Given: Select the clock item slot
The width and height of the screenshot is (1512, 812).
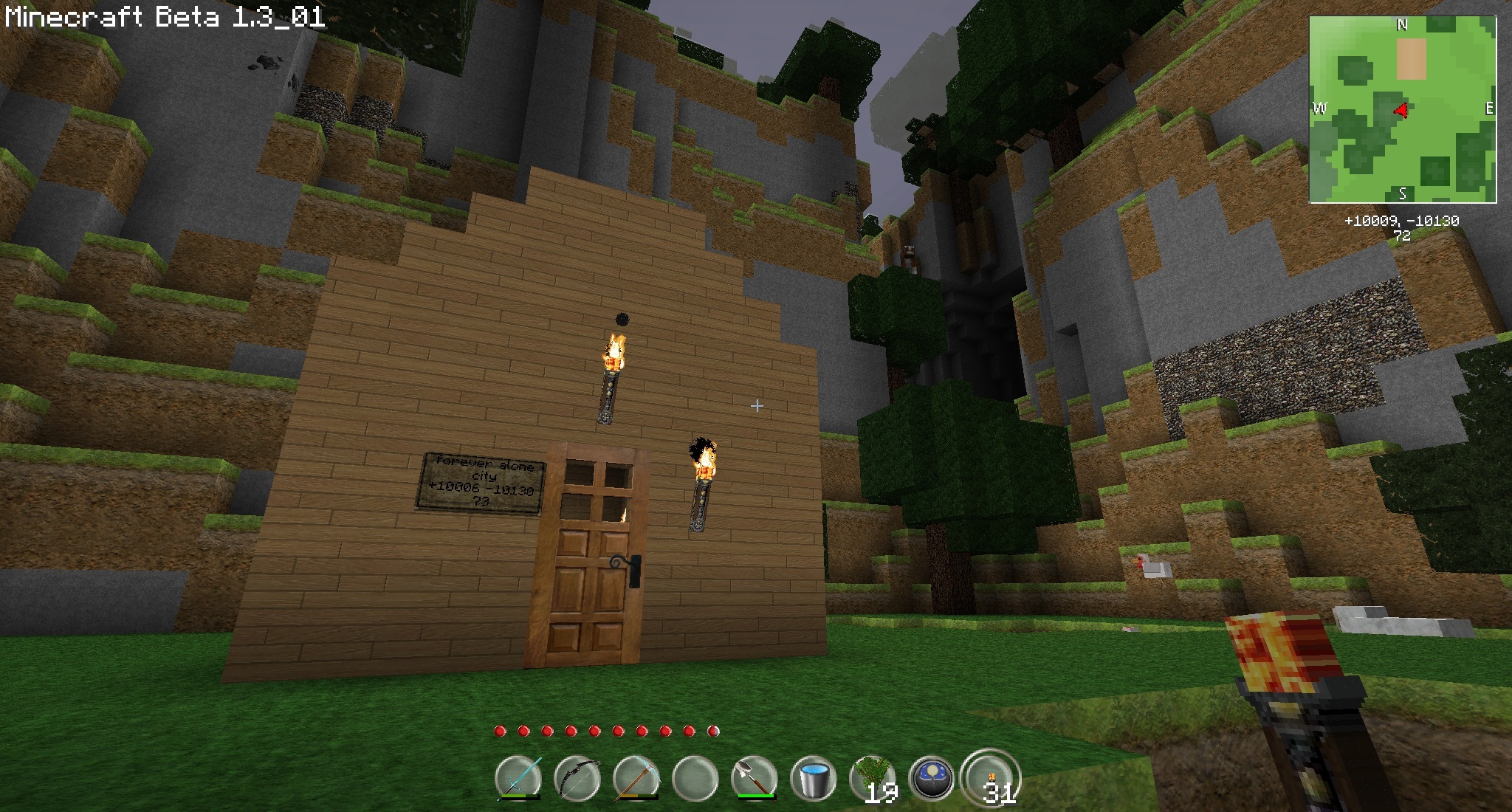Looking at the screenshot, I should pyautogui.click(x=932, y=778).
